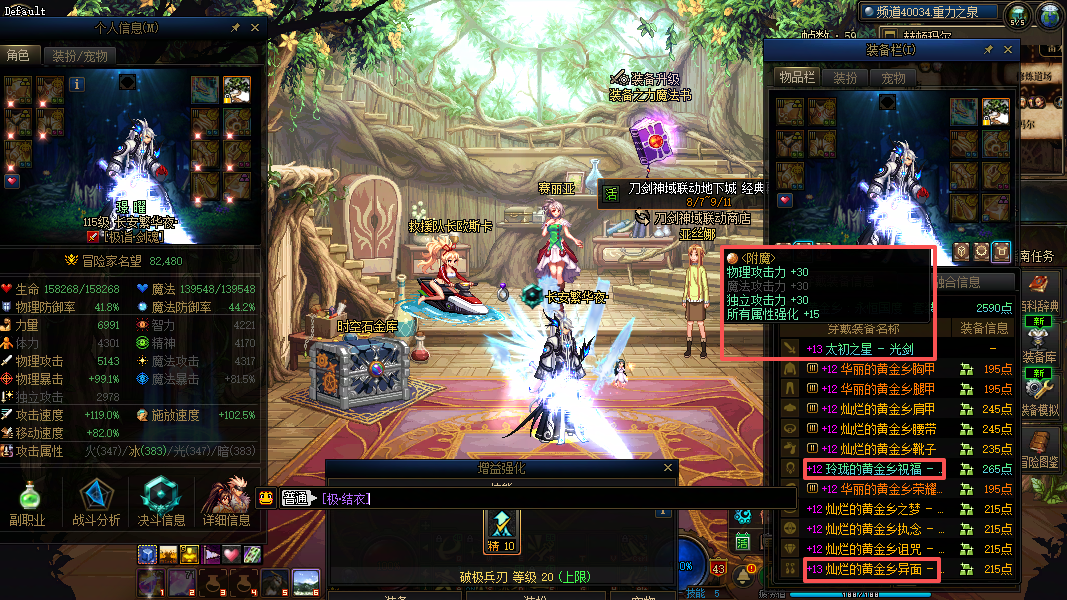Pin the 个人信息 window
Viewport: 1067px width, 600px height.
235,29
